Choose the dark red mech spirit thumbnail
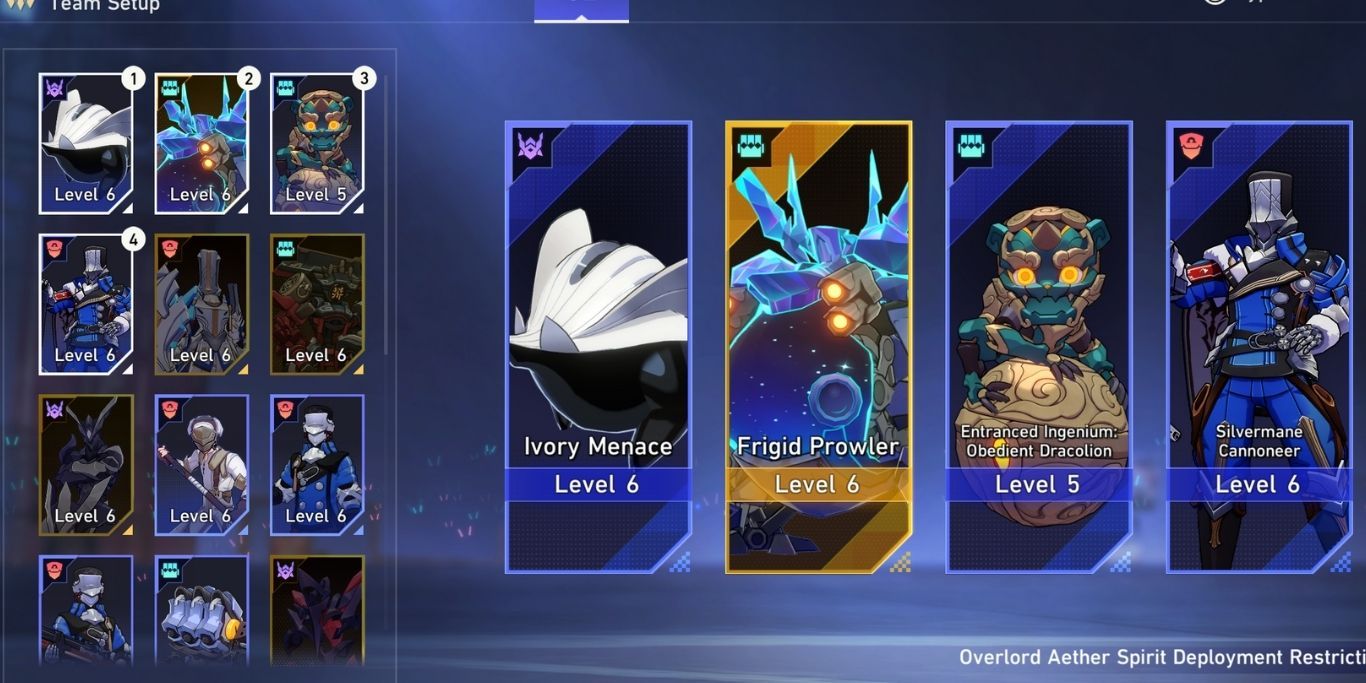Image resolution: width=1366 pixels, height=683 pixels. (317, 304)
